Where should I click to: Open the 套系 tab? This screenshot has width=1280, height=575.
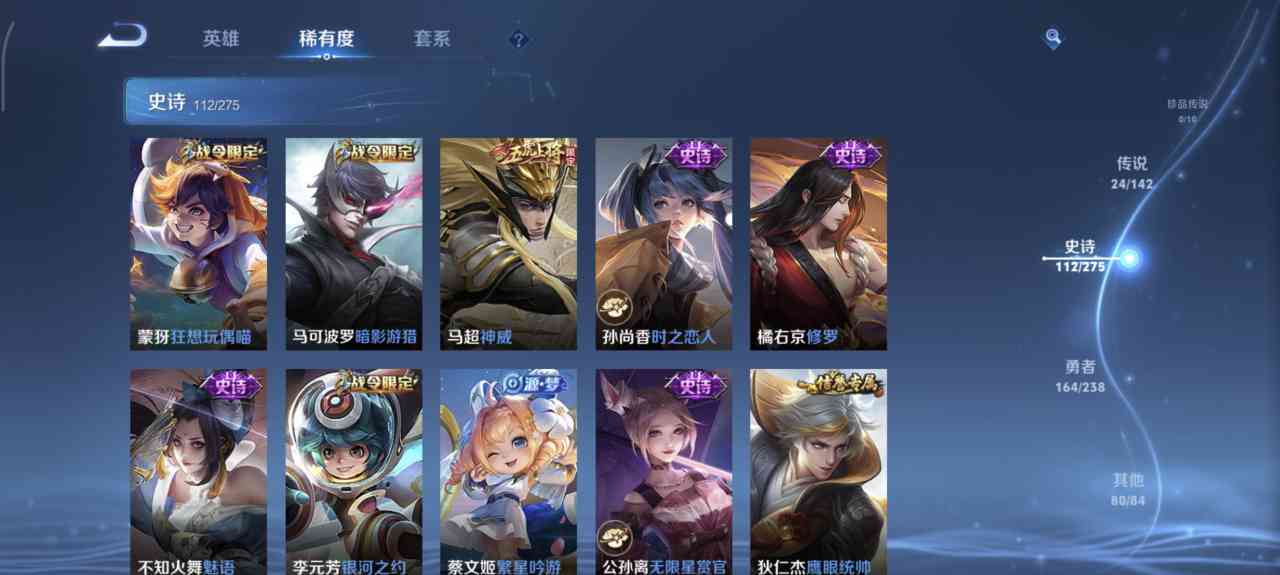pos(432,39)
